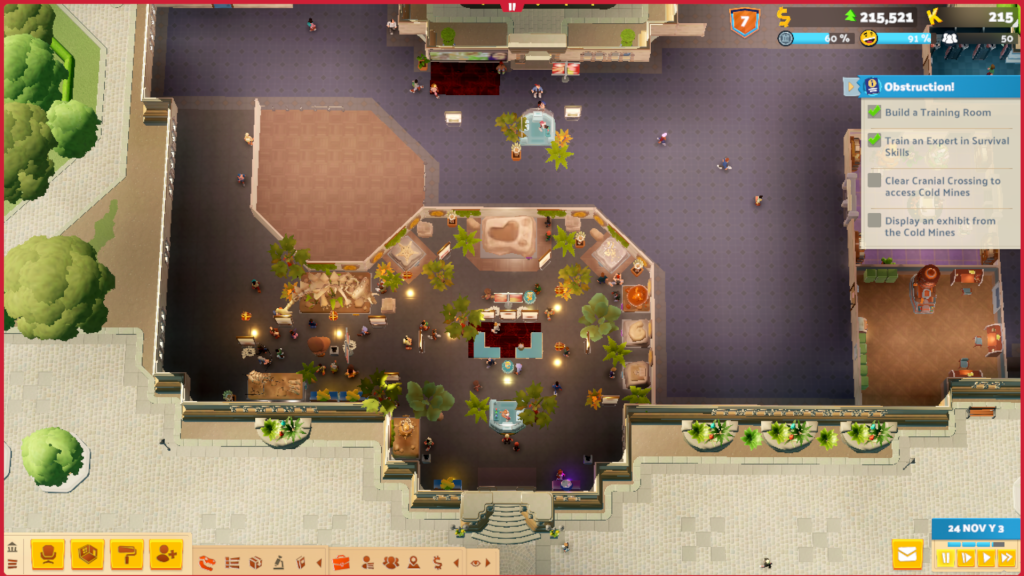This screenshot has width=1024, height=576.
Task: Select the Clear Cranial Crossing objective
Action: click(941, 187)
